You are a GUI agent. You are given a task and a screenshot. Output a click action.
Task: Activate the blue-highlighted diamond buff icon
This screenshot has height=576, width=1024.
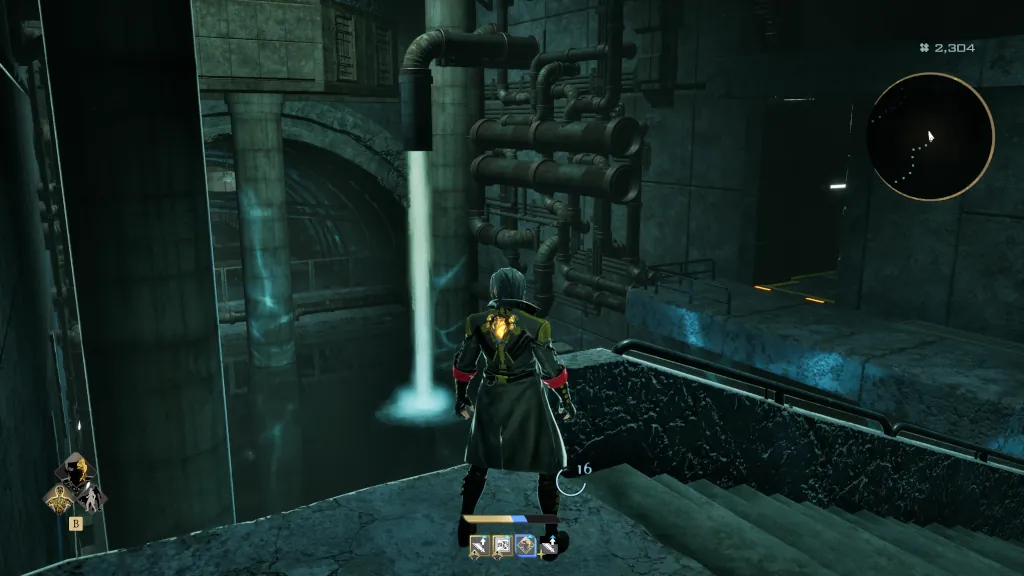point(526,545)
